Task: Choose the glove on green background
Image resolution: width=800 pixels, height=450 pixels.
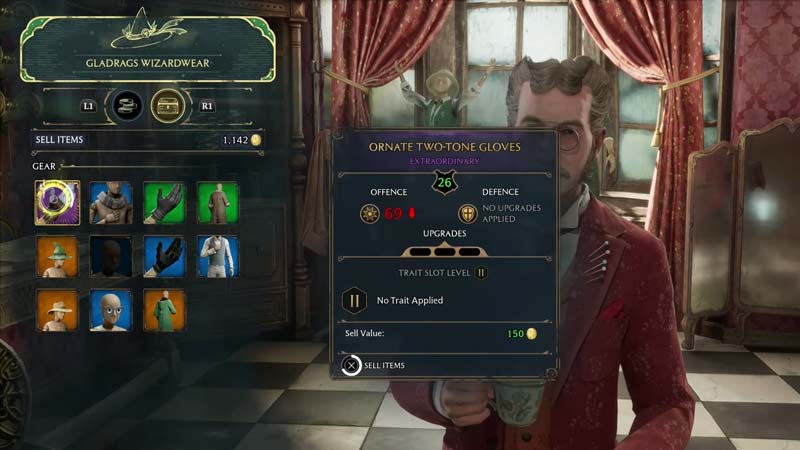Action: pyautogui.click(x=164, y=203)
